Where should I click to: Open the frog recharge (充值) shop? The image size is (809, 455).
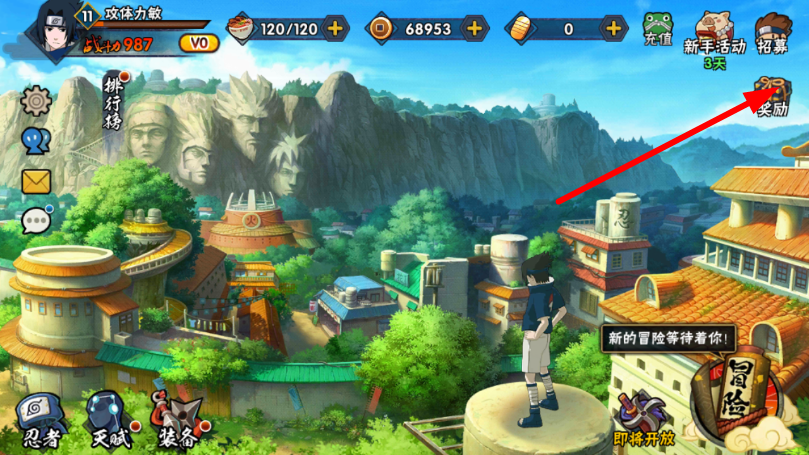click(656, 30)
